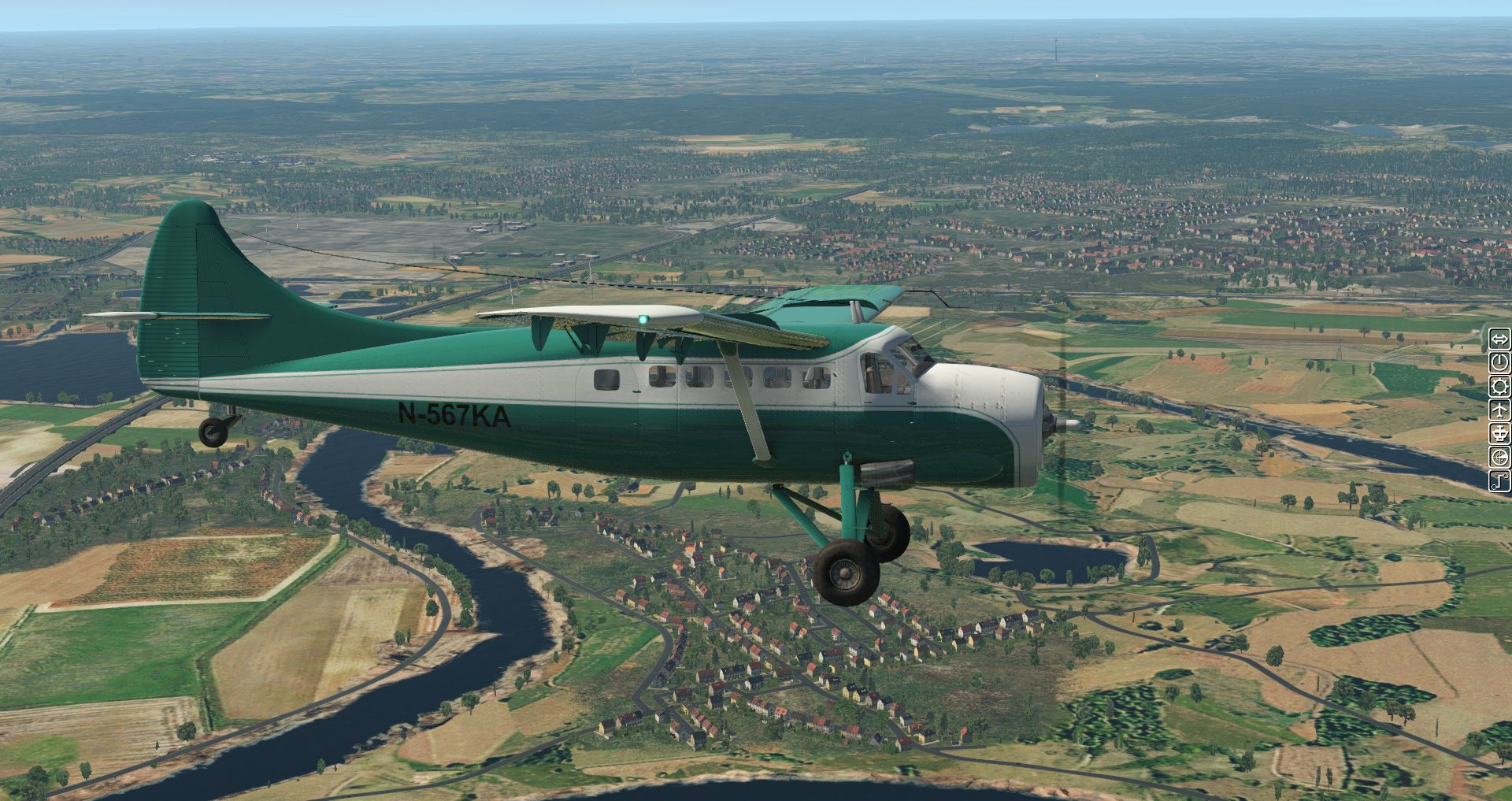Select the route path icon
This screenshot has height=801, width=1512.
point(1499,480)
